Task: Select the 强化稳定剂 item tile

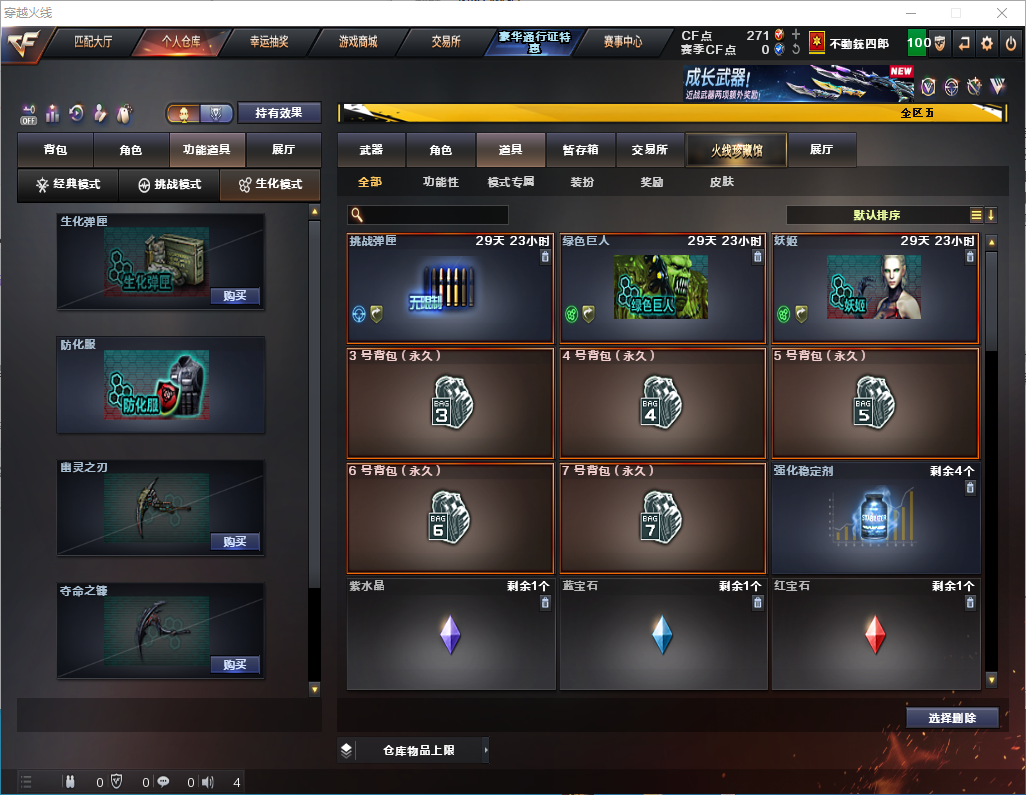Action: (875, 518)
